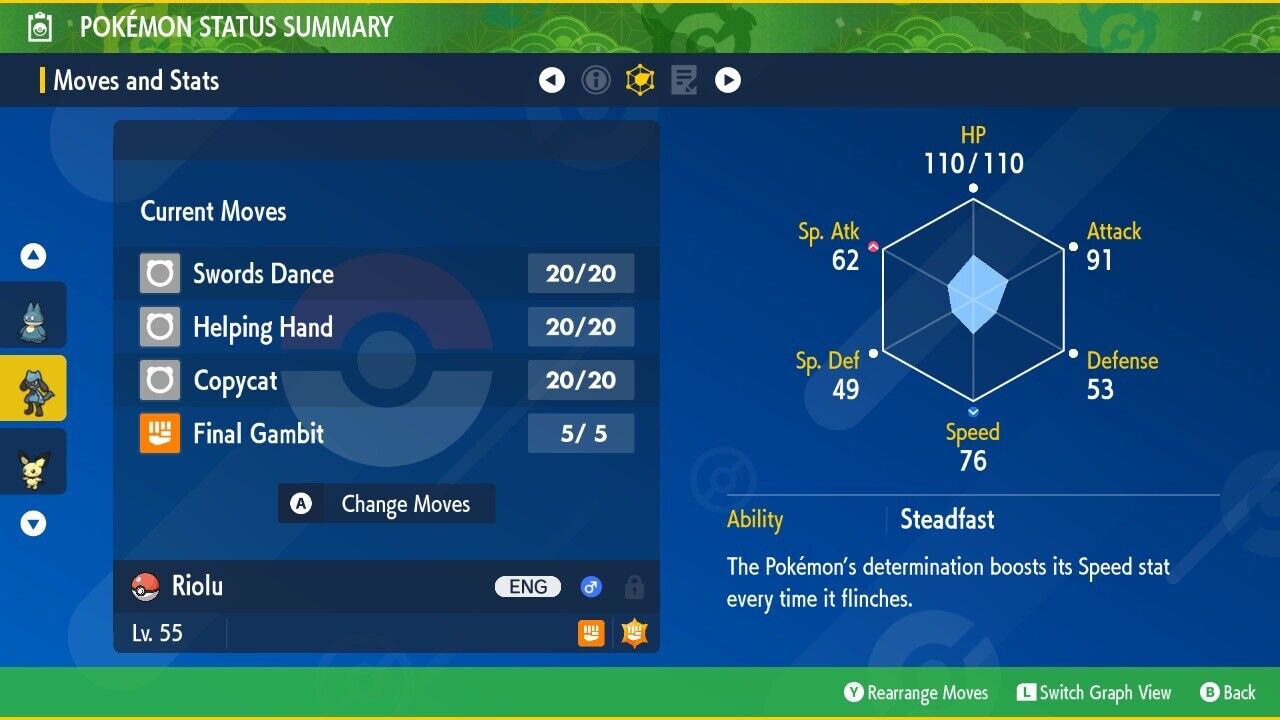Go to next summary page arrow
Viewport: 1280px width, 720px height.
(x=728, y=80)
